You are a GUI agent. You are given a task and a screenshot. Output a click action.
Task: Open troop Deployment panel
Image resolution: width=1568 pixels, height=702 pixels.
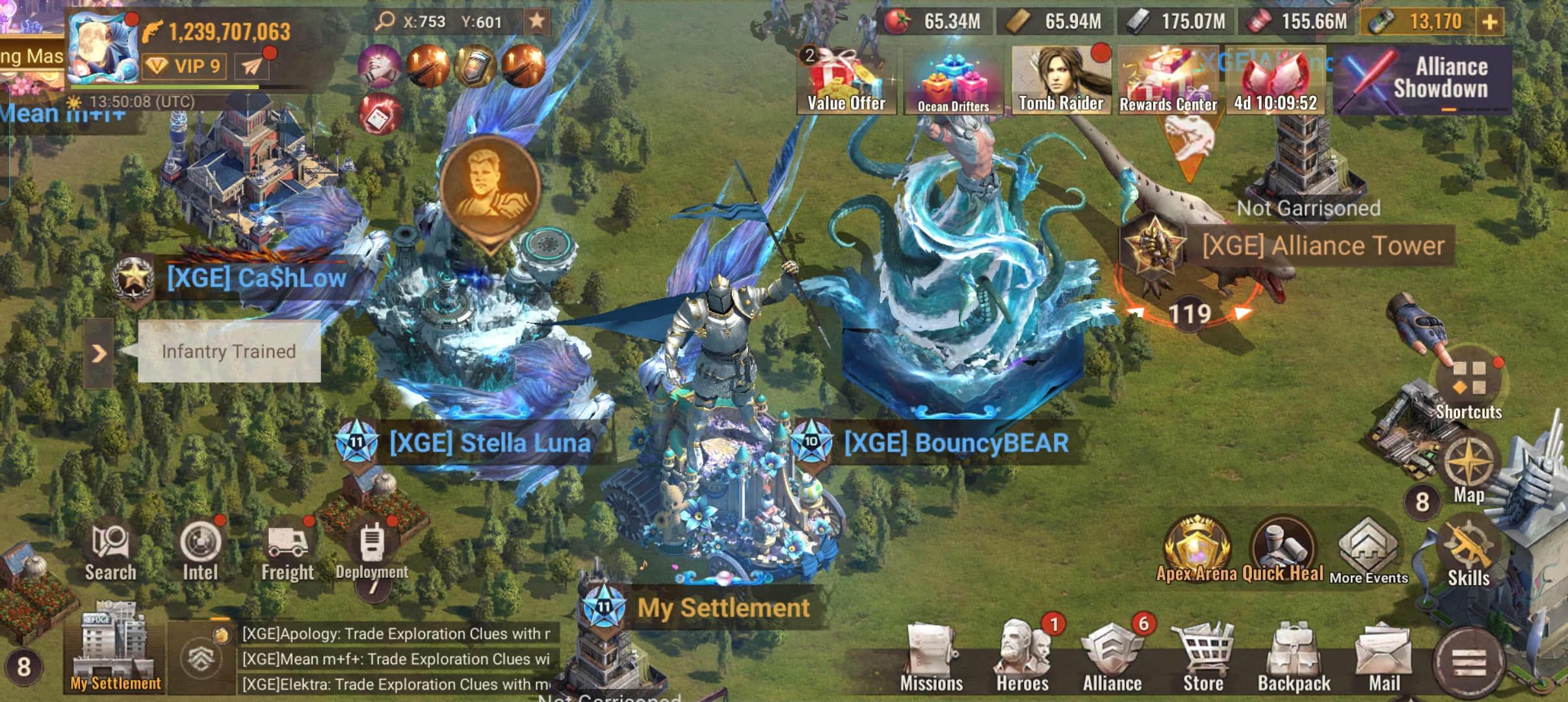372,551
